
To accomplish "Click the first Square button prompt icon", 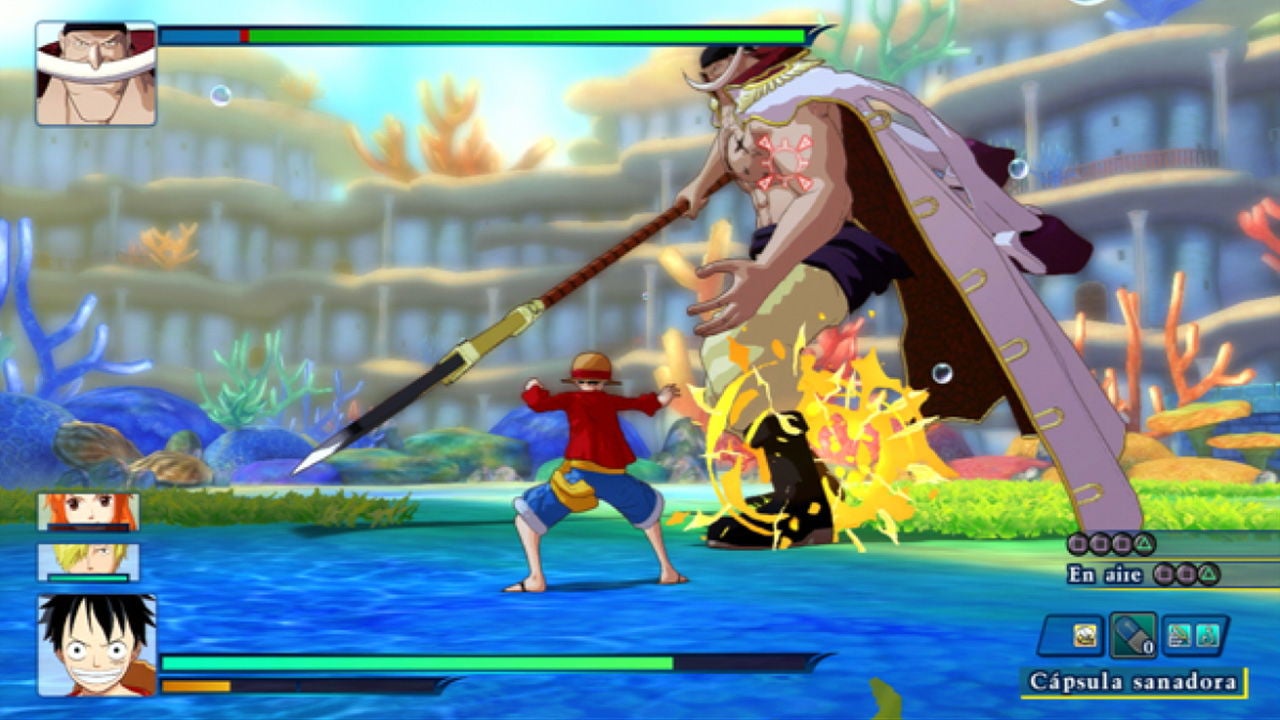I will click(x=1078, y=543).
